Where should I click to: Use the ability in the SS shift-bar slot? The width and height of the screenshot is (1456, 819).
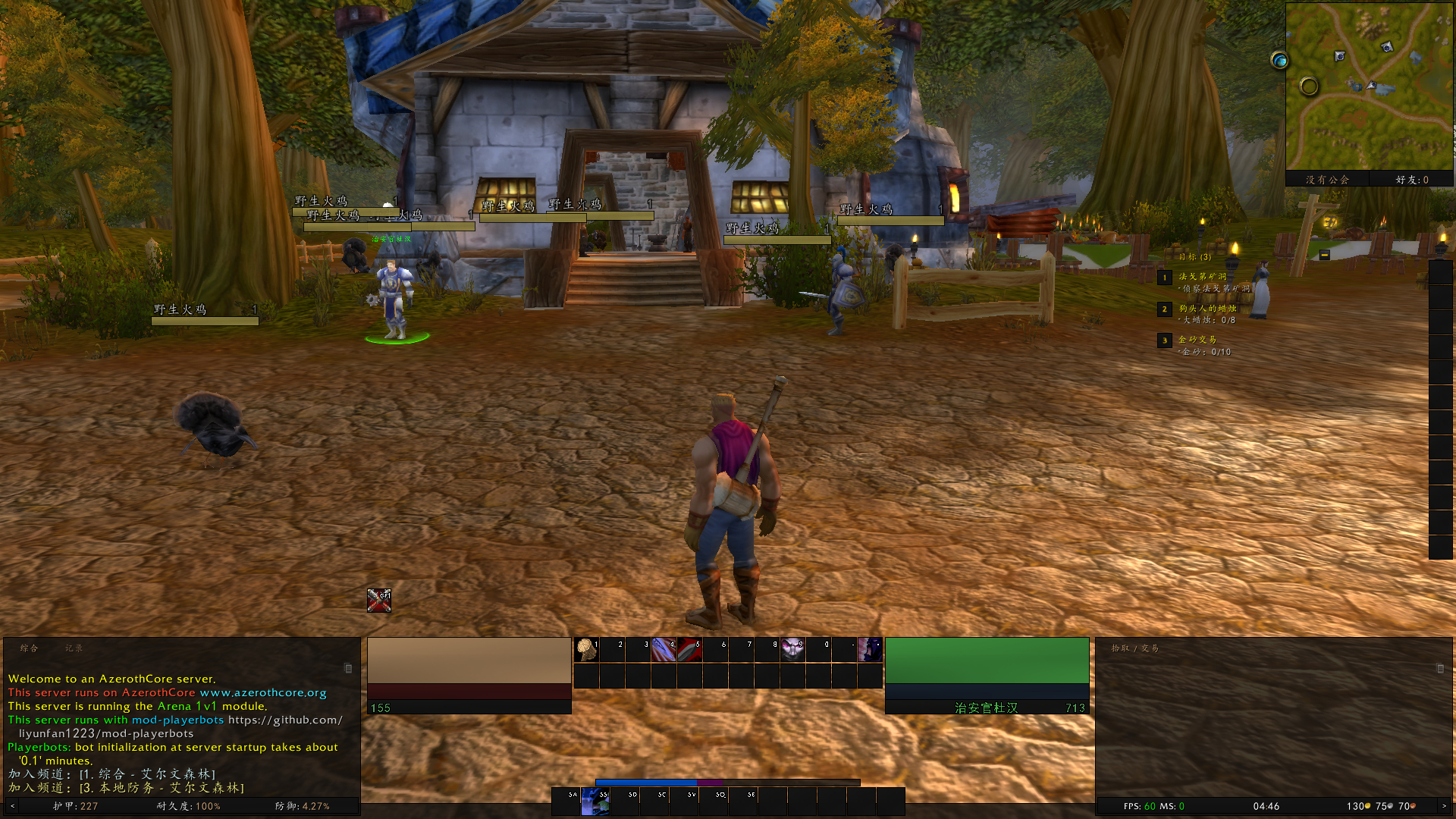(x=595, y=804)
